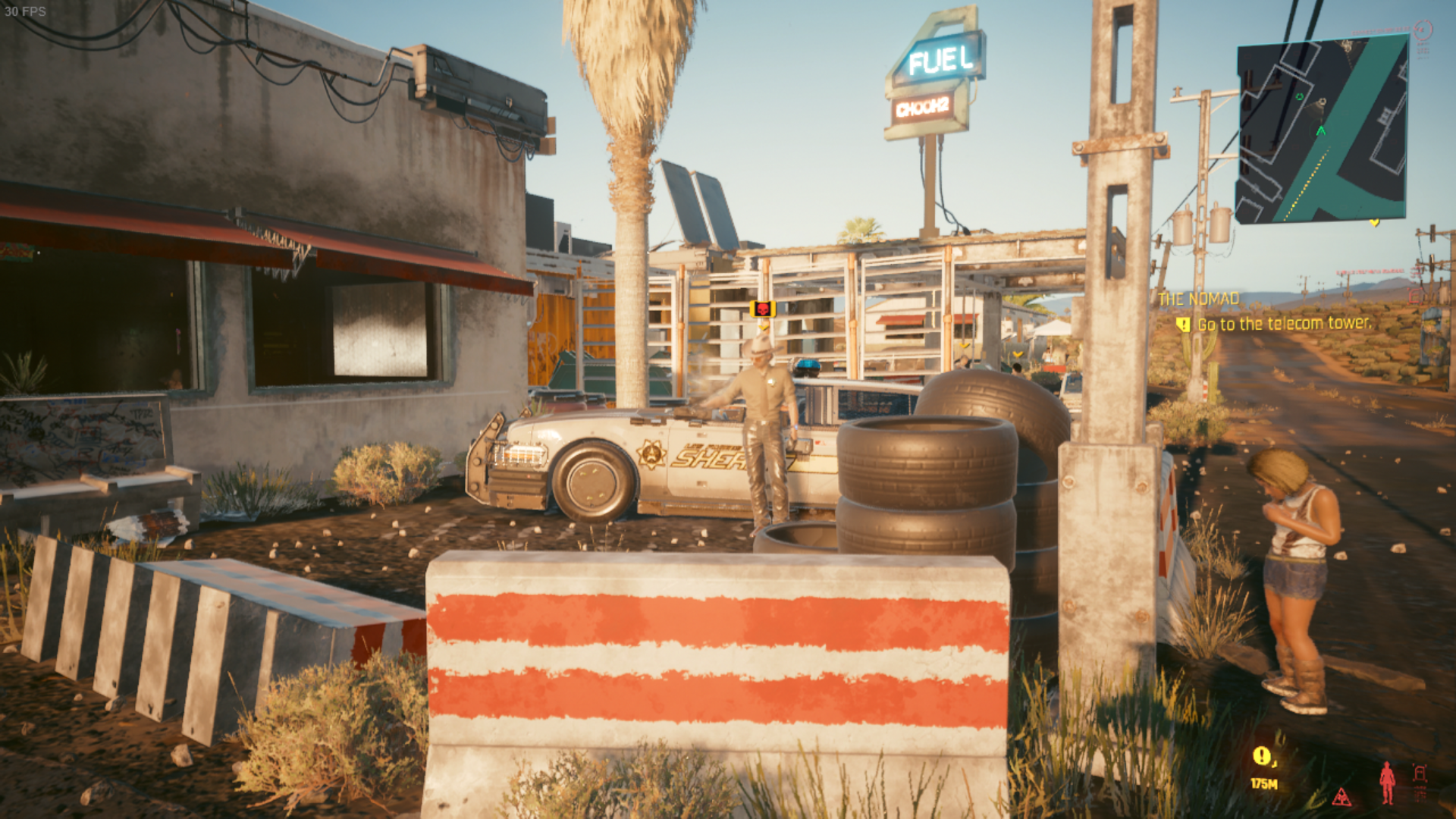Open the minimap in the corner
Image resolution: width=1456 pixels, height=819 pixels.
point(1321,130)
